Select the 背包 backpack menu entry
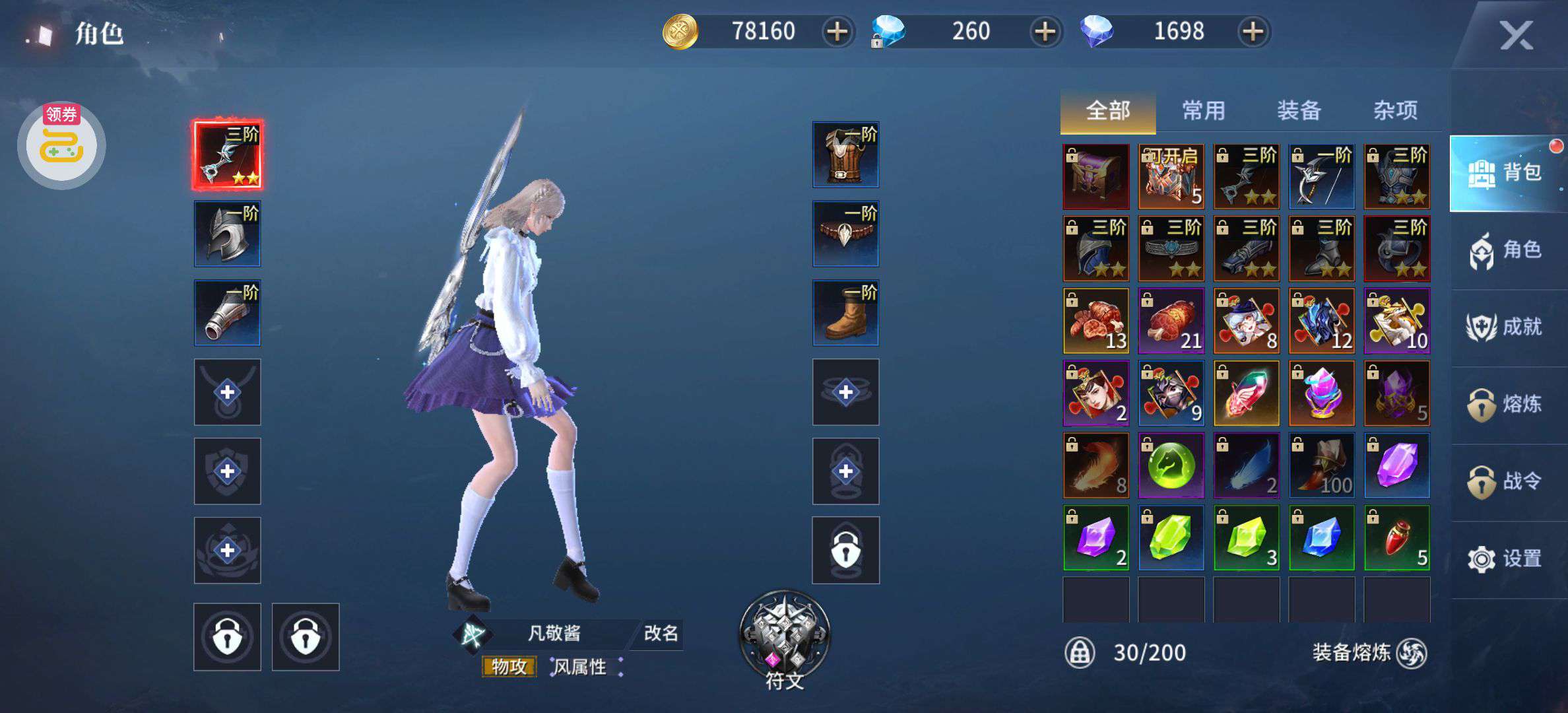This screenshot has width=1568, height=713. 1506,173
